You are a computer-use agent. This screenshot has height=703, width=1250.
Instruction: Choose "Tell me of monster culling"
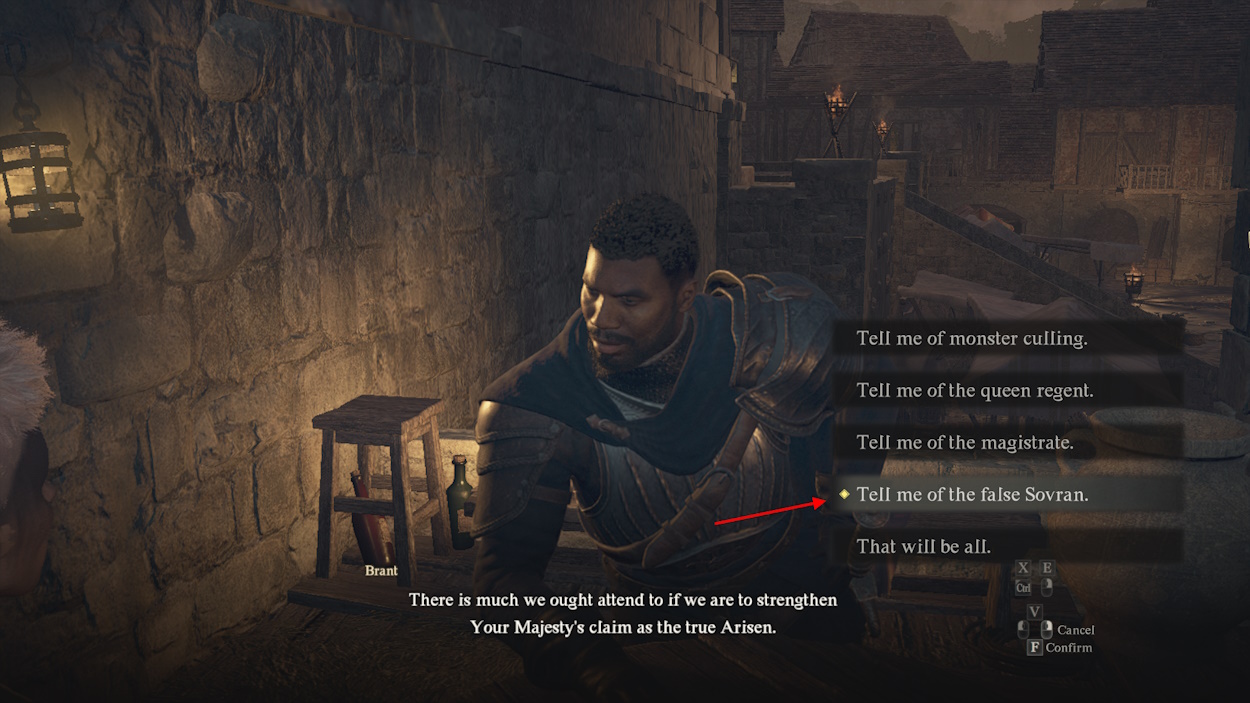click(971, 338)
